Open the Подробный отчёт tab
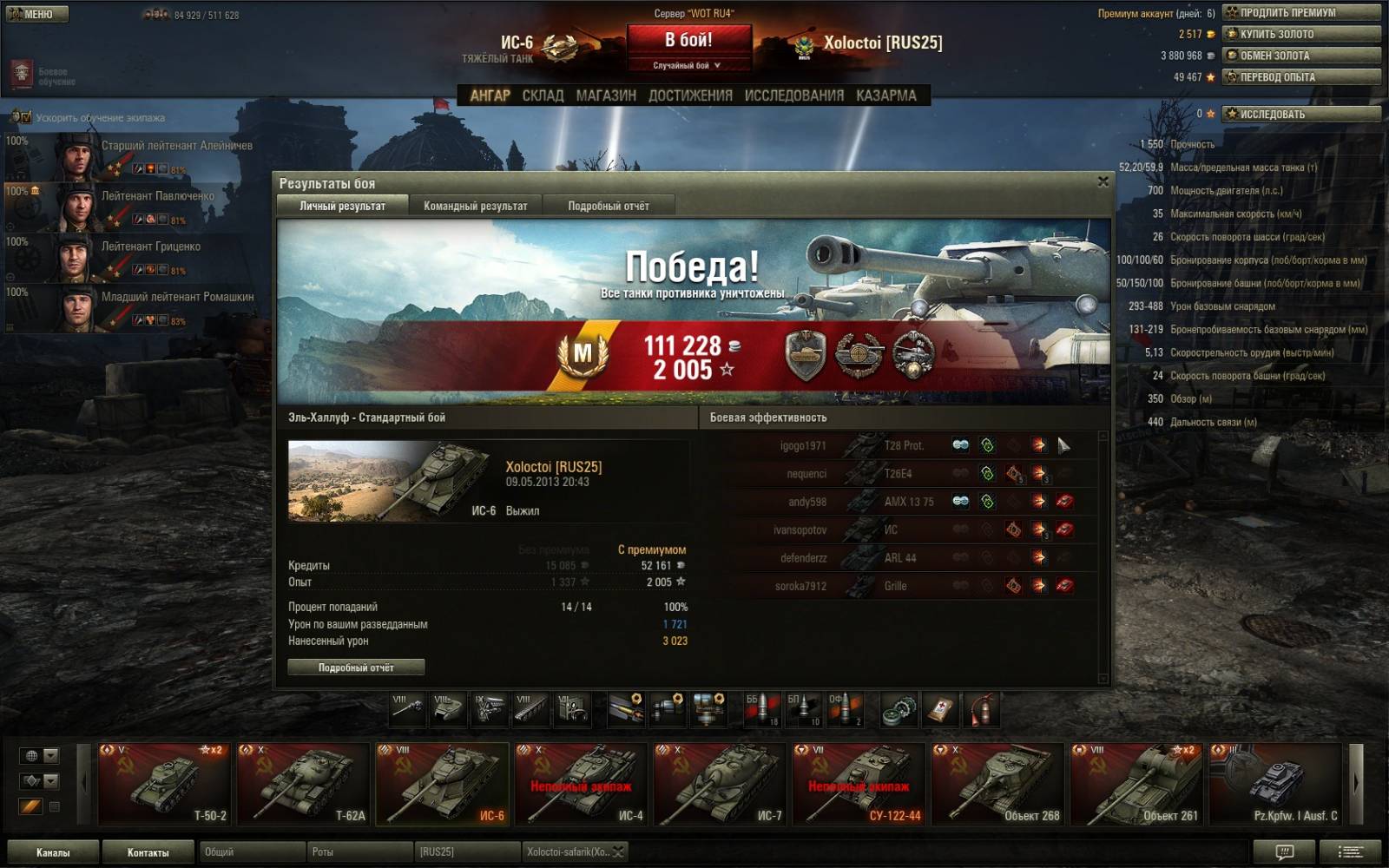The width and height of the screenshot is (1389, 868). [608, 206]
